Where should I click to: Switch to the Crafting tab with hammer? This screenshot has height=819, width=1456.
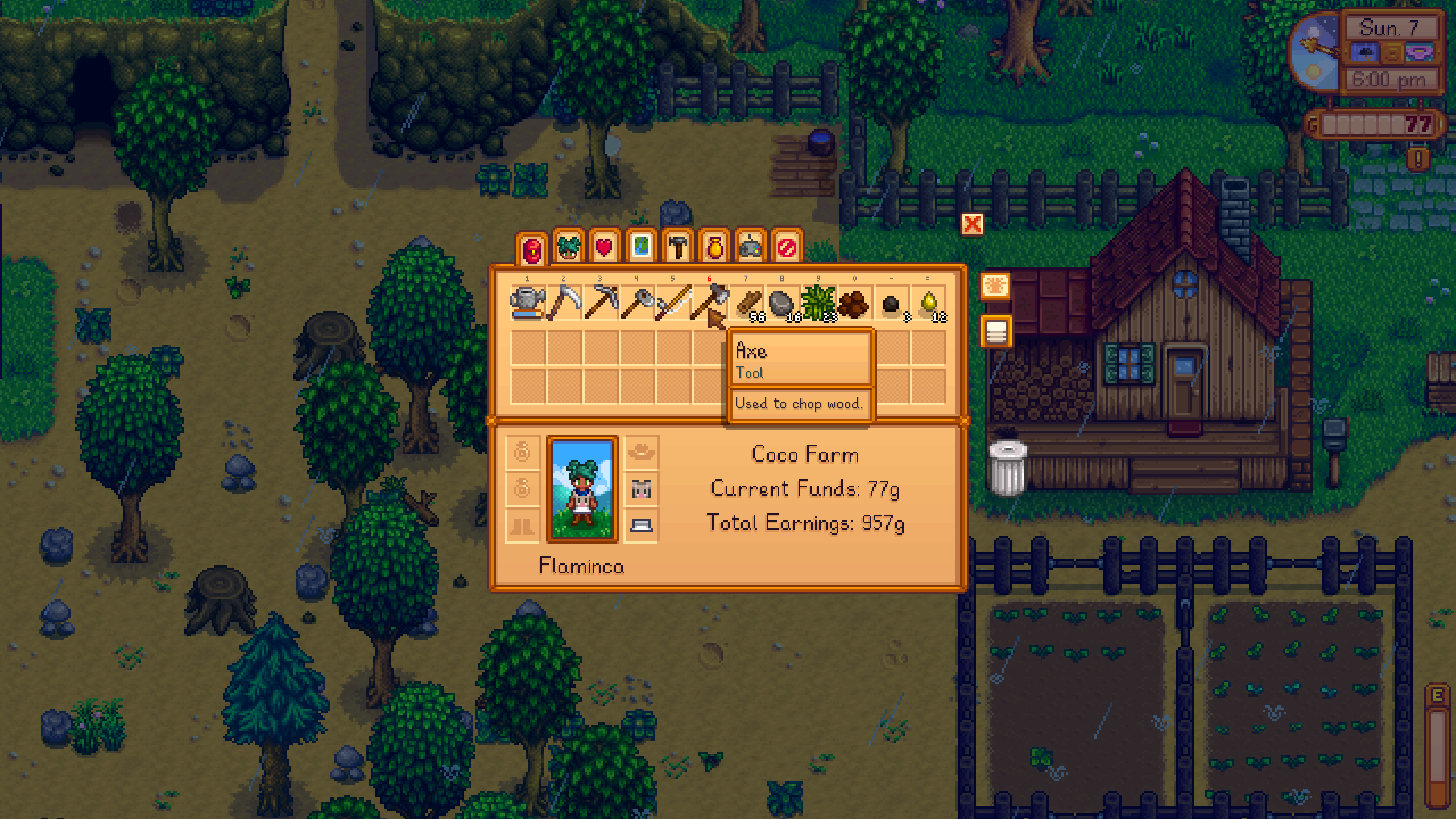pos(677,248)
